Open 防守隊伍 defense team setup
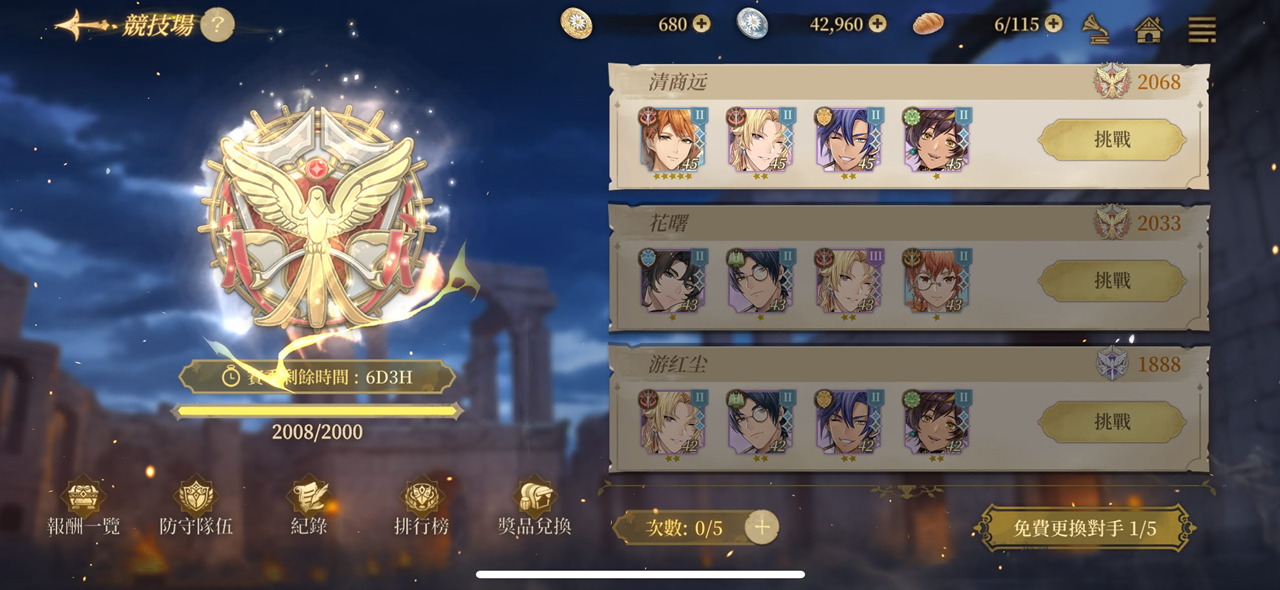Image resolution: width=1280 pixels, height=590 pixels. click(x=196, y=508)
